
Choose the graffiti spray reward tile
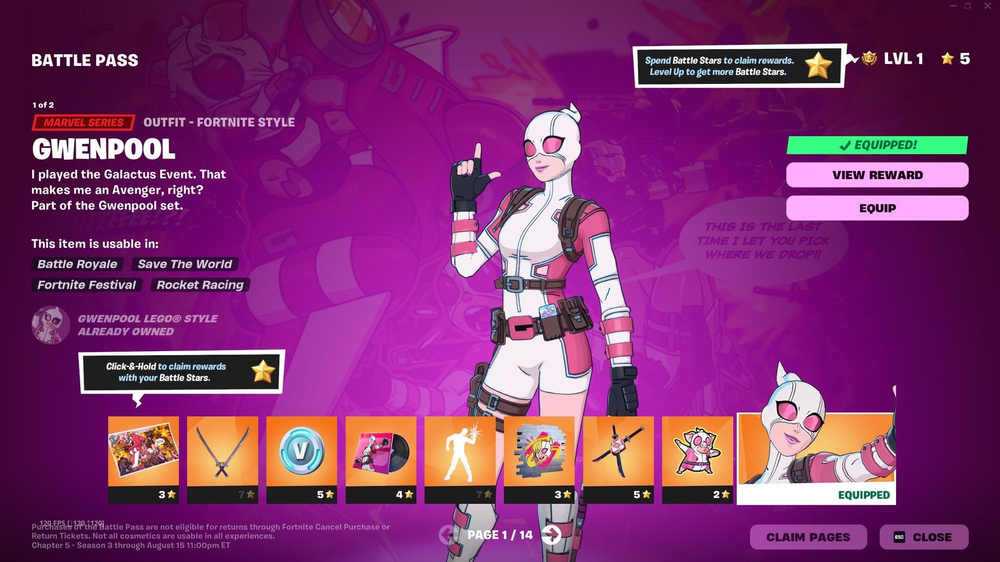pos(539,452)
